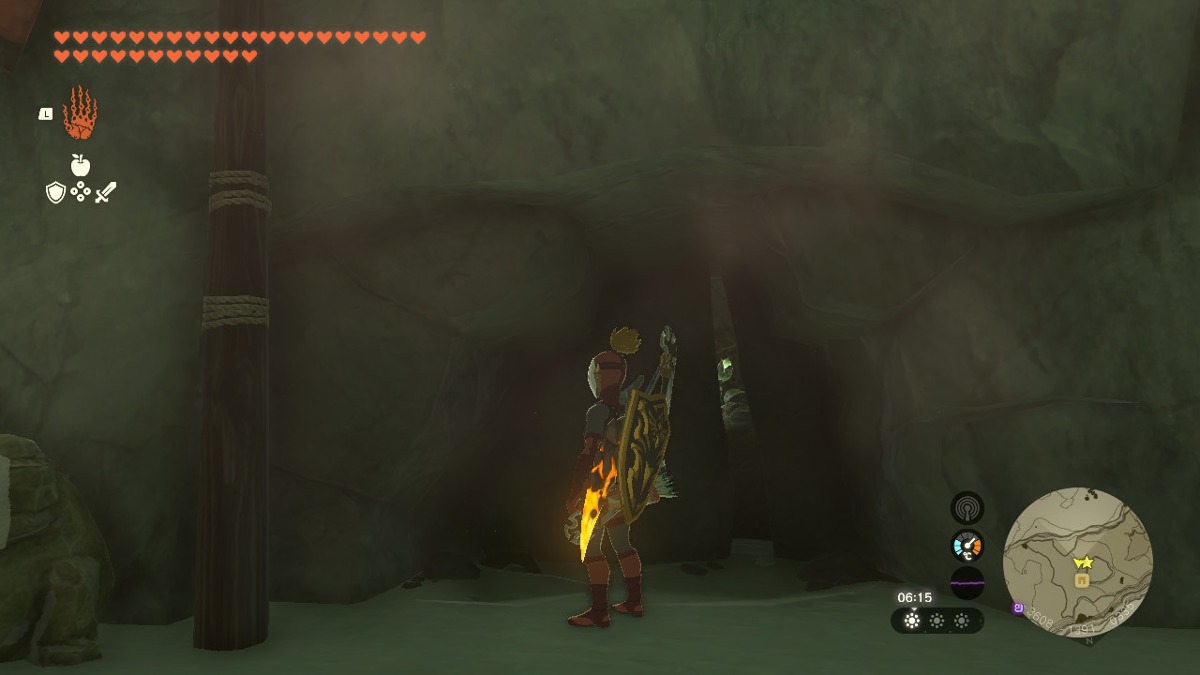This screenshot has width=1200, height=675.
Task: Open the sword weapon quick-select icon
Action: (105, 192)
